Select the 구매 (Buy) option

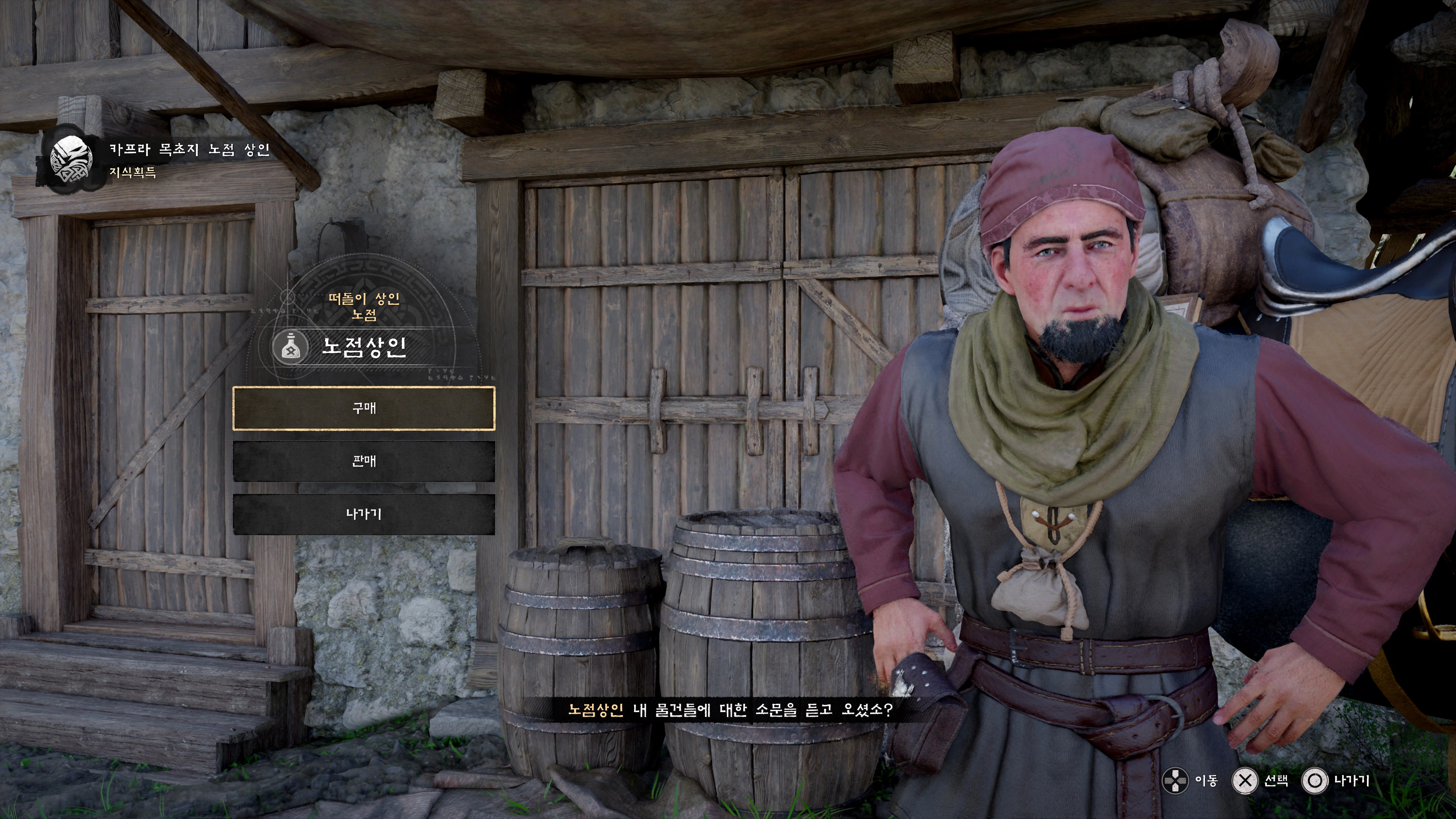point(364,408)
